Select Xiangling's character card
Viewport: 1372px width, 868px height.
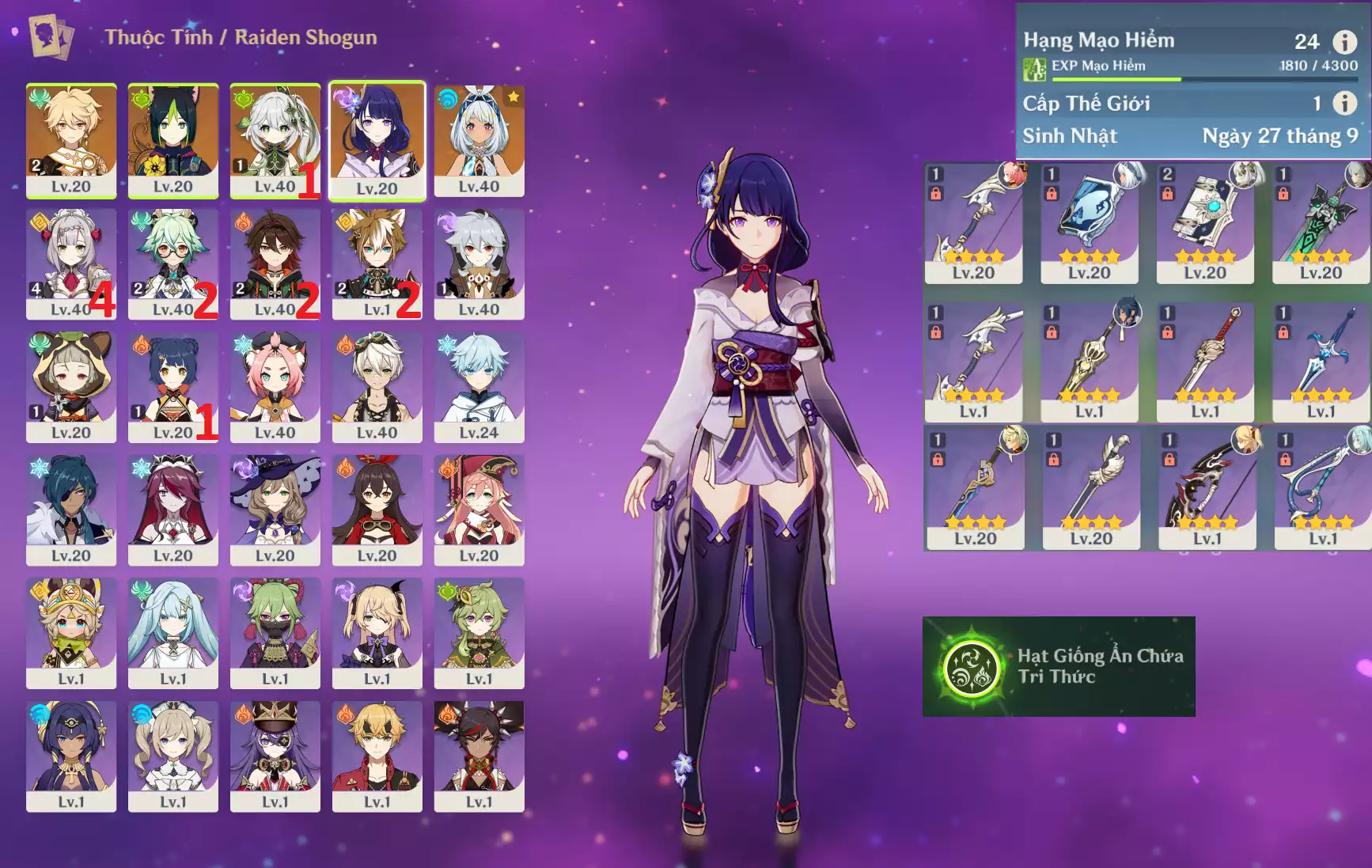173,386
